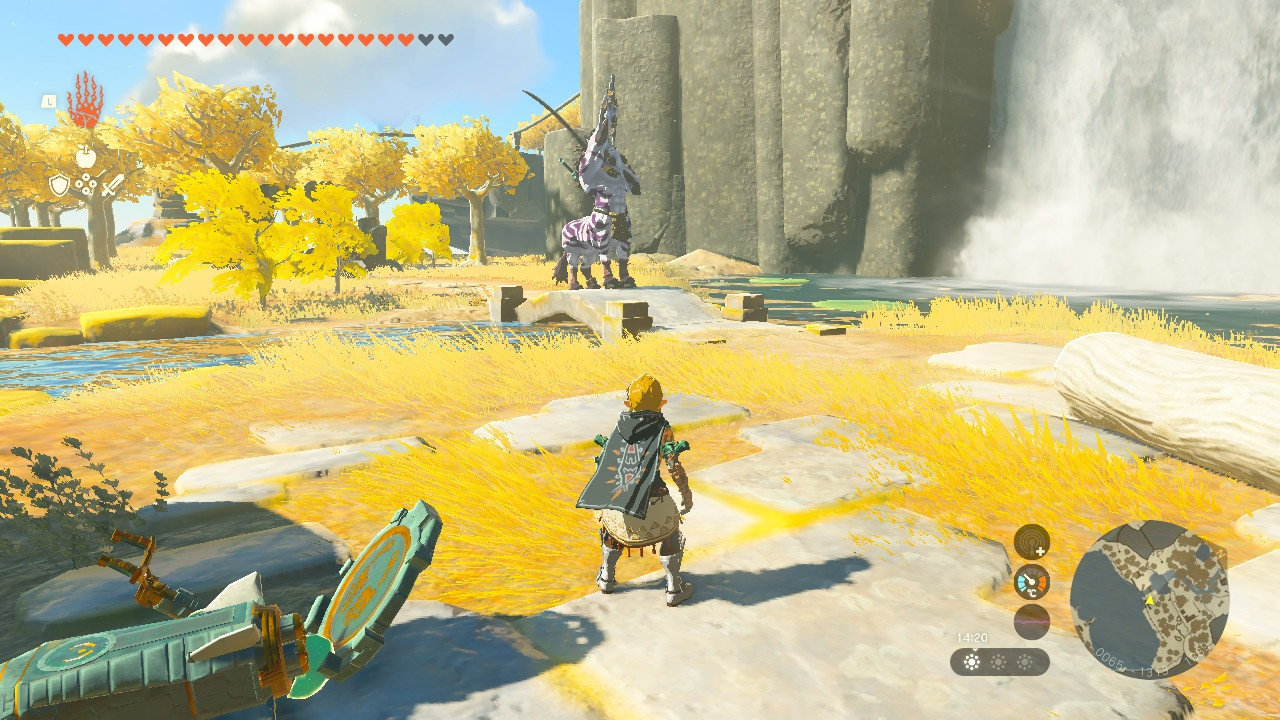The image size is (1280, 720).
Task: Click the N compass marker on the minimap
Action: coord(1221,552)
